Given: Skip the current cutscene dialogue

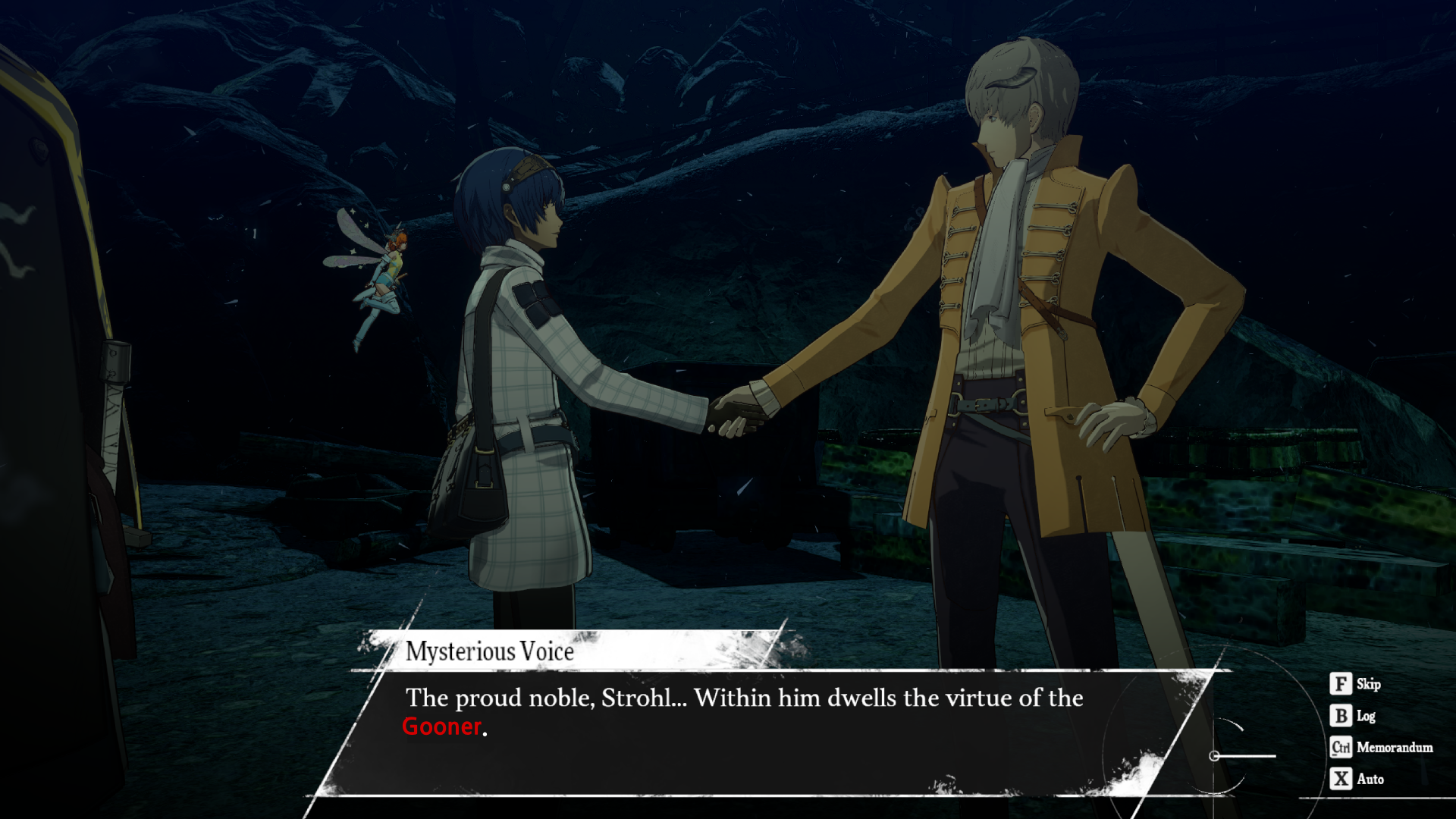Looking at the screenshot, I should point(1354,684).
